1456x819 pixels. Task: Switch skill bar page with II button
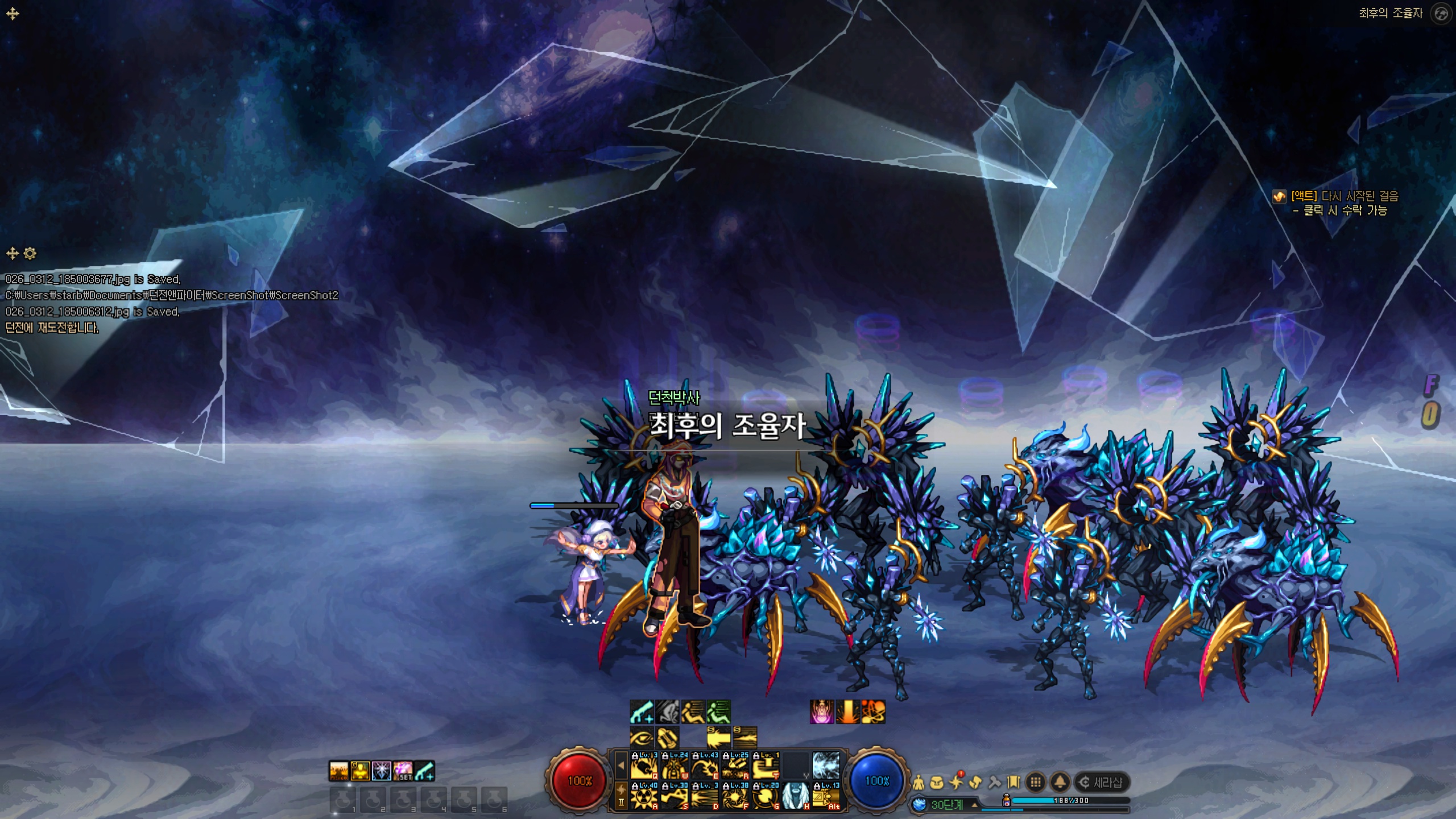(x=621, y=802)
